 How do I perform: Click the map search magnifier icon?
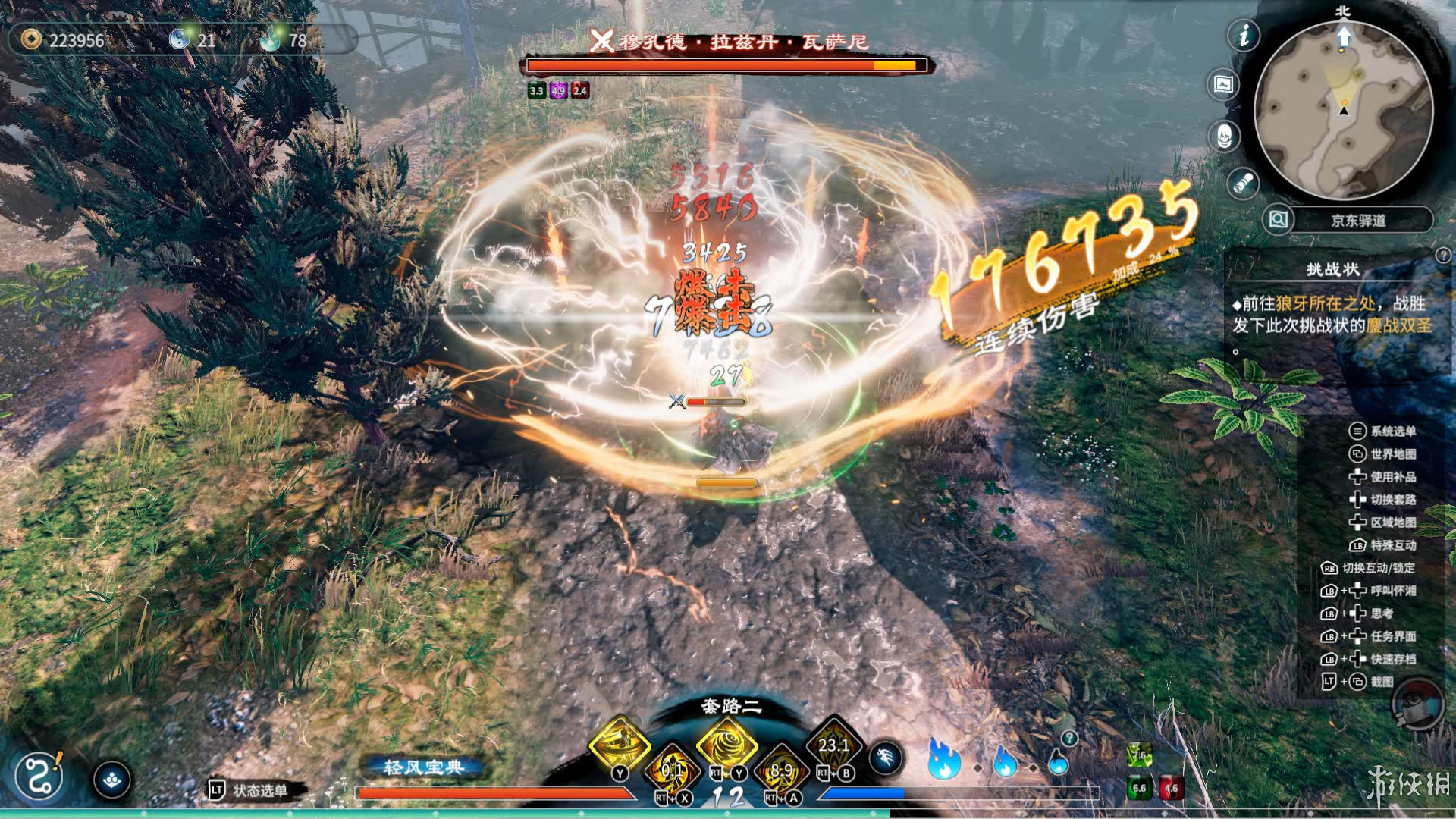(1278, 220)
